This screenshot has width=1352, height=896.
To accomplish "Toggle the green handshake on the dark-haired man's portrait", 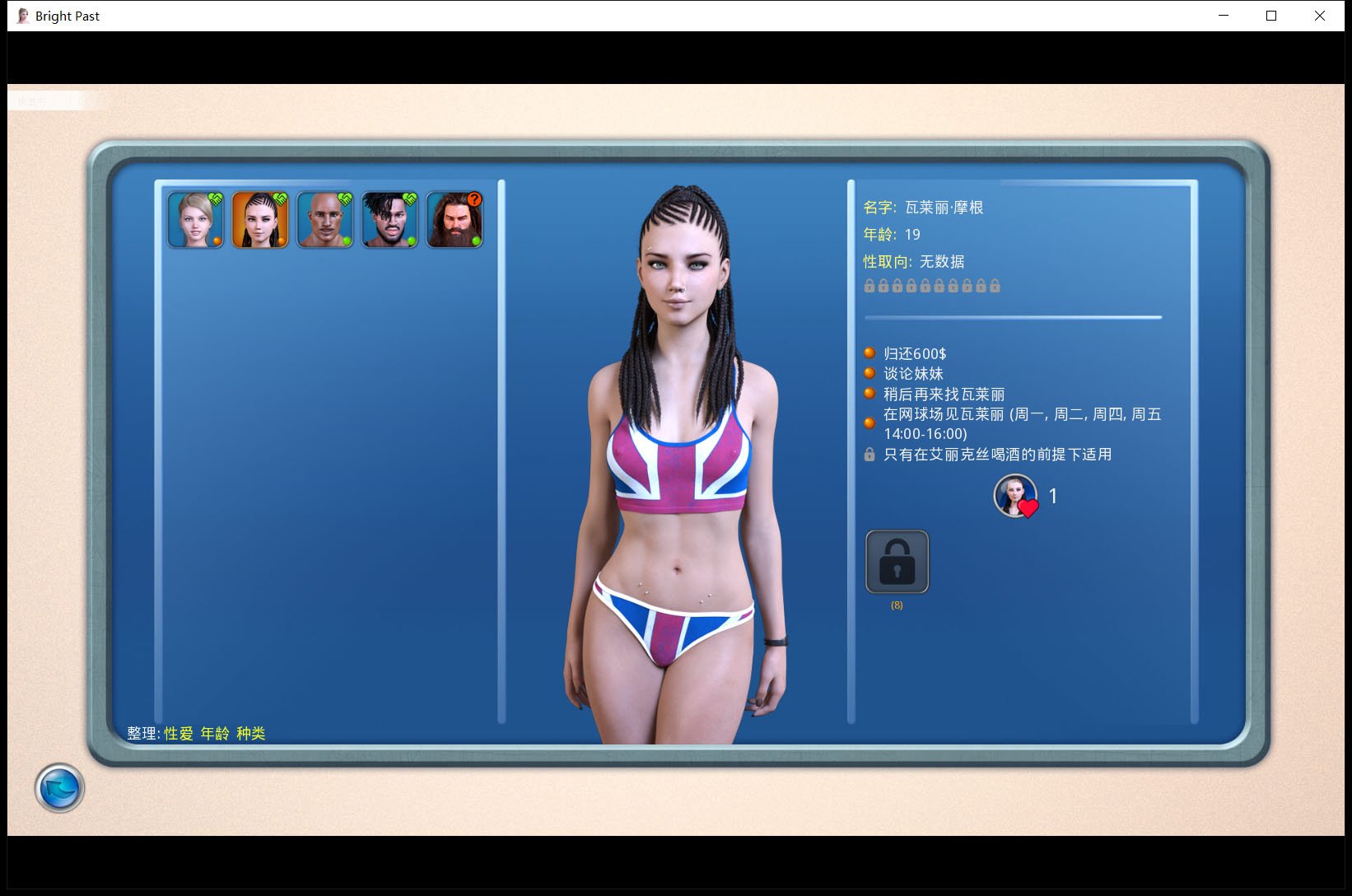I will coord(409,198).
